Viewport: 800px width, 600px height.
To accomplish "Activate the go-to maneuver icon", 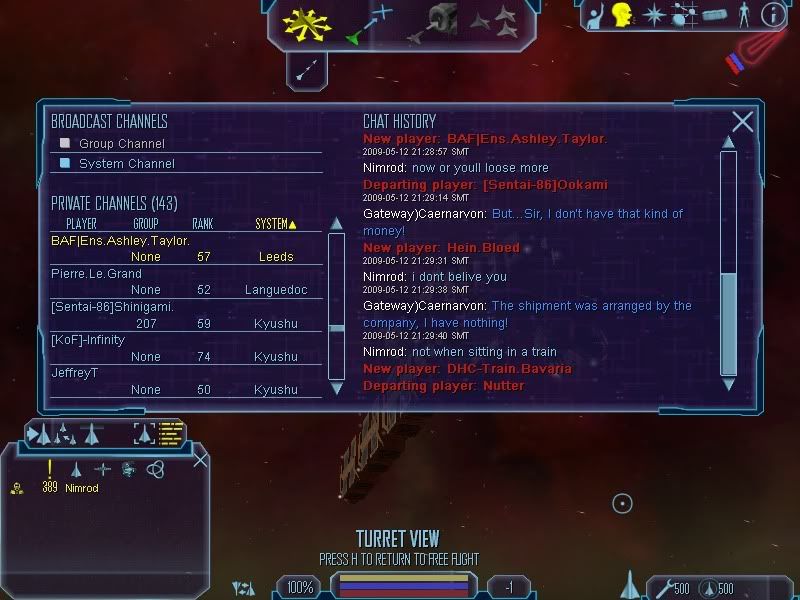I will pyautogui.click(x=369, y=23).
